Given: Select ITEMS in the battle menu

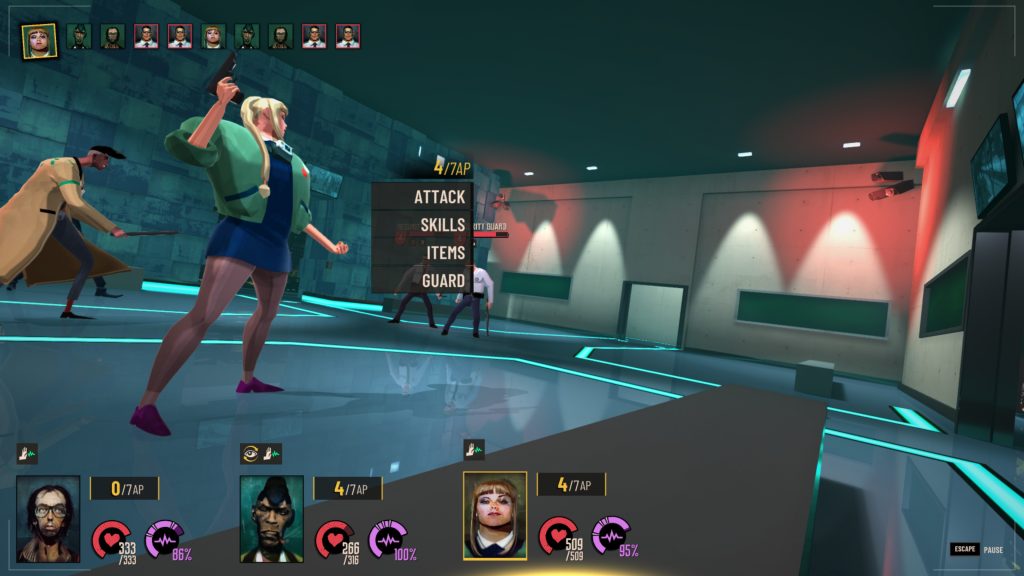Looking at the screenshot, I should (445, 252).
